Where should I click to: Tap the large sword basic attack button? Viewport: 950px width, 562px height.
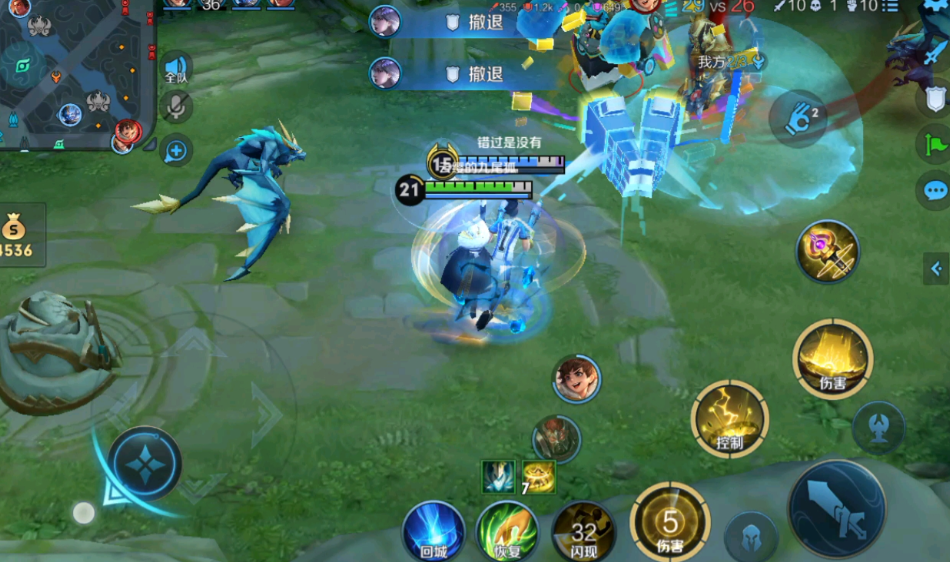point(836,509)
